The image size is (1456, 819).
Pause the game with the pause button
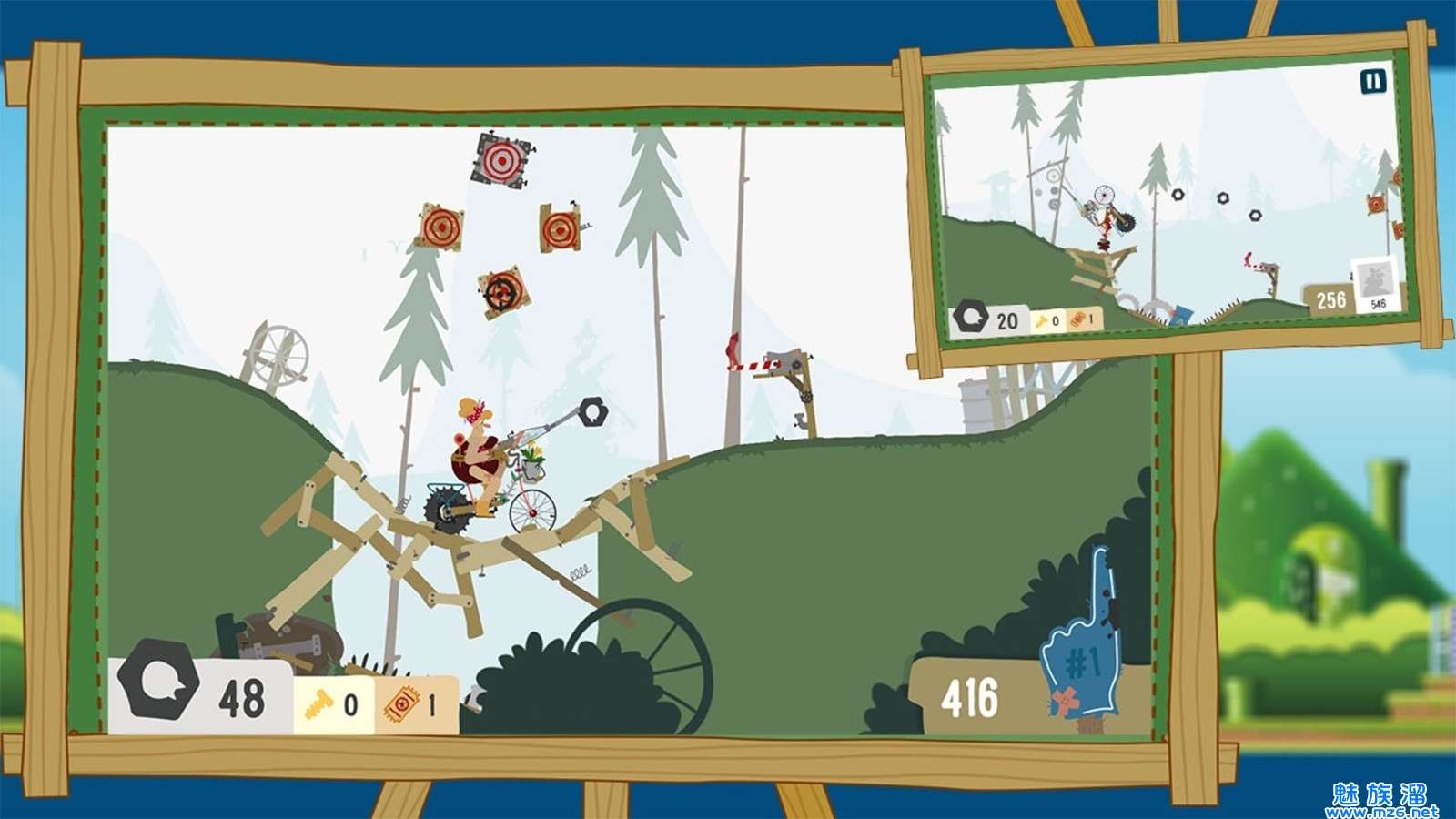tap(1372, 81)
